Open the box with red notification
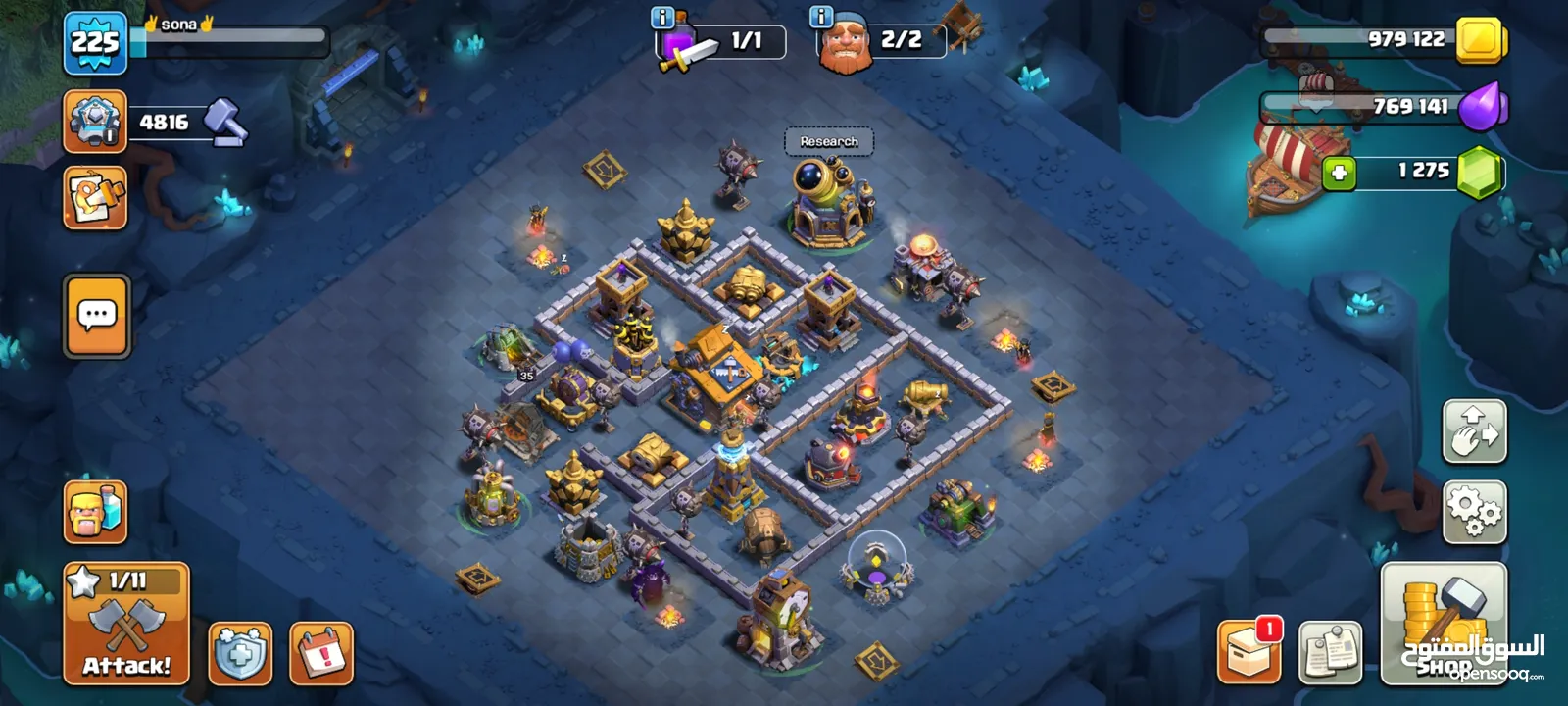Viewport: 1568px width, 706px height. pyautogui.click(x=1249, y=651)
